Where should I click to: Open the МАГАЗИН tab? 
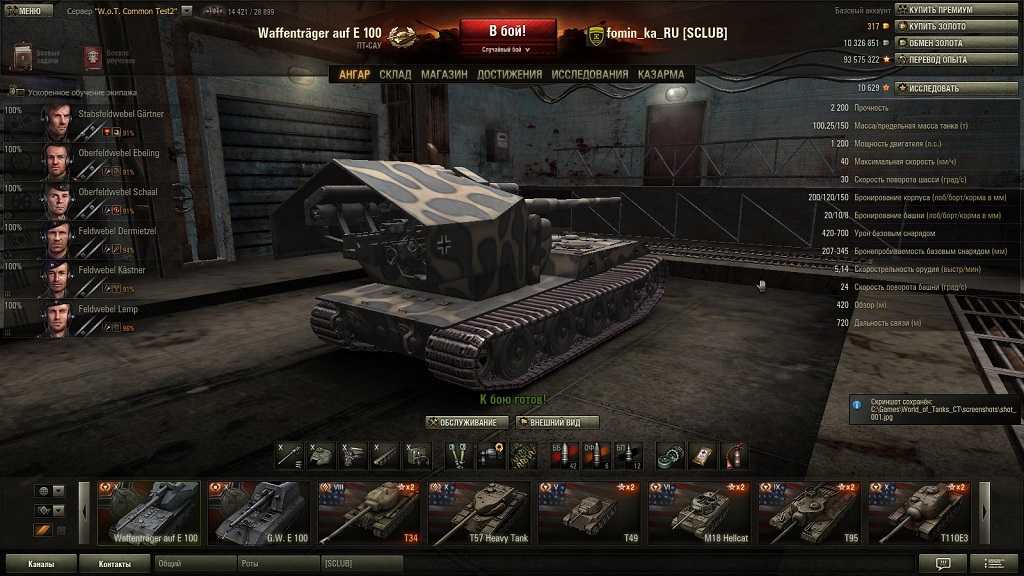point(444,74)
